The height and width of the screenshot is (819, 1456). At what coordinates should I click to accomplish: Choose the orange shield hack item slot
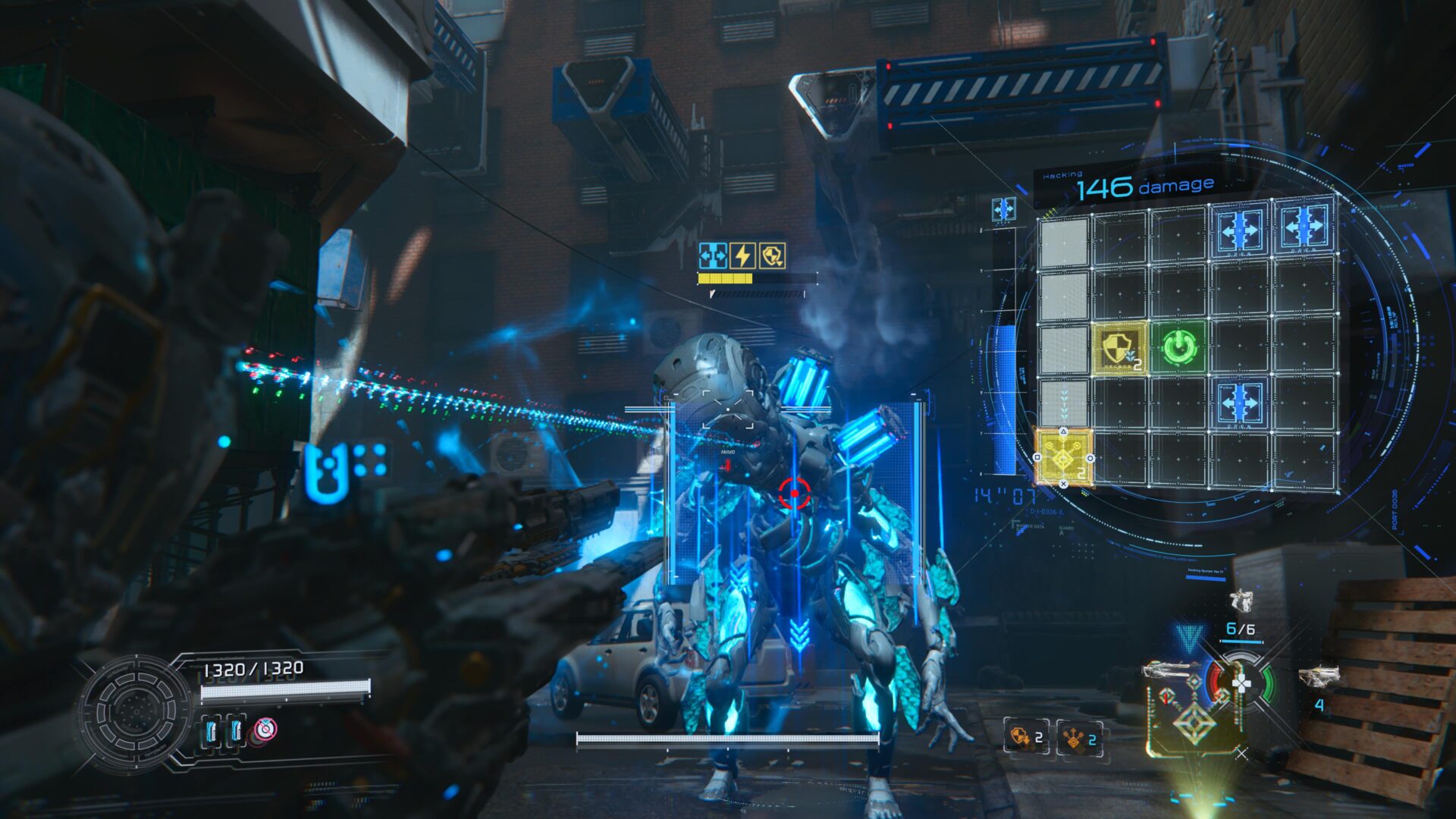pos(1025,736)
